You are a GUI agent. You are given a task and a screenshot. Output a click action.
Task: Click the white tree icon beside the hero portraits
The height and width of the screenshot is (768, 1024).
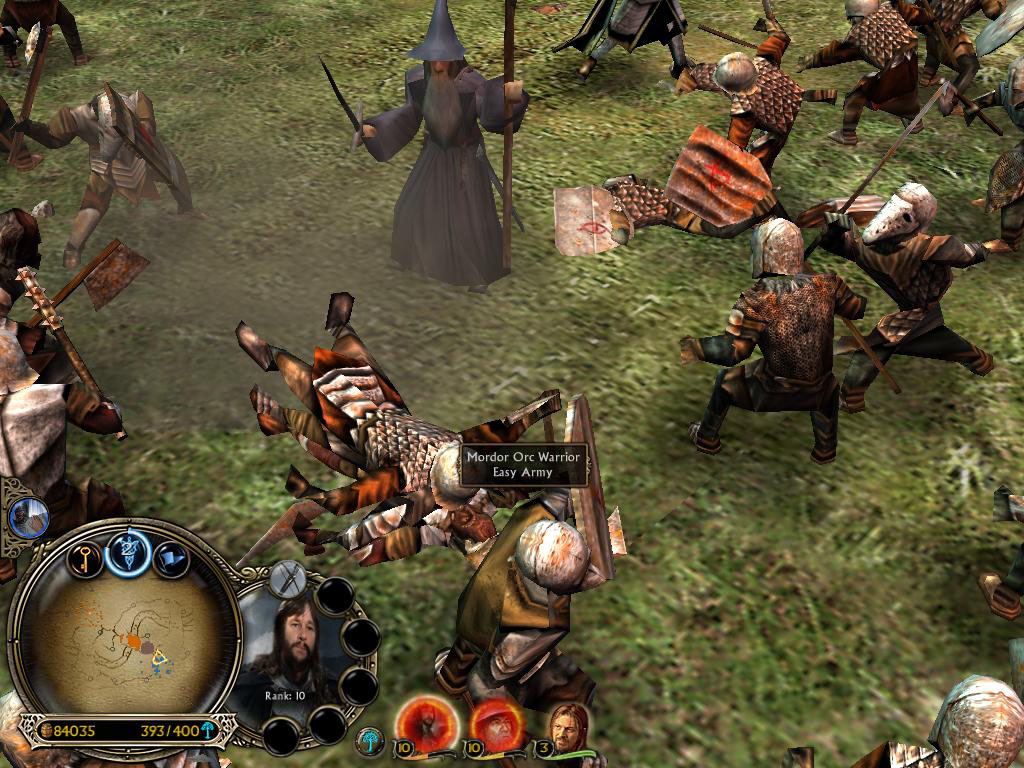370,740
